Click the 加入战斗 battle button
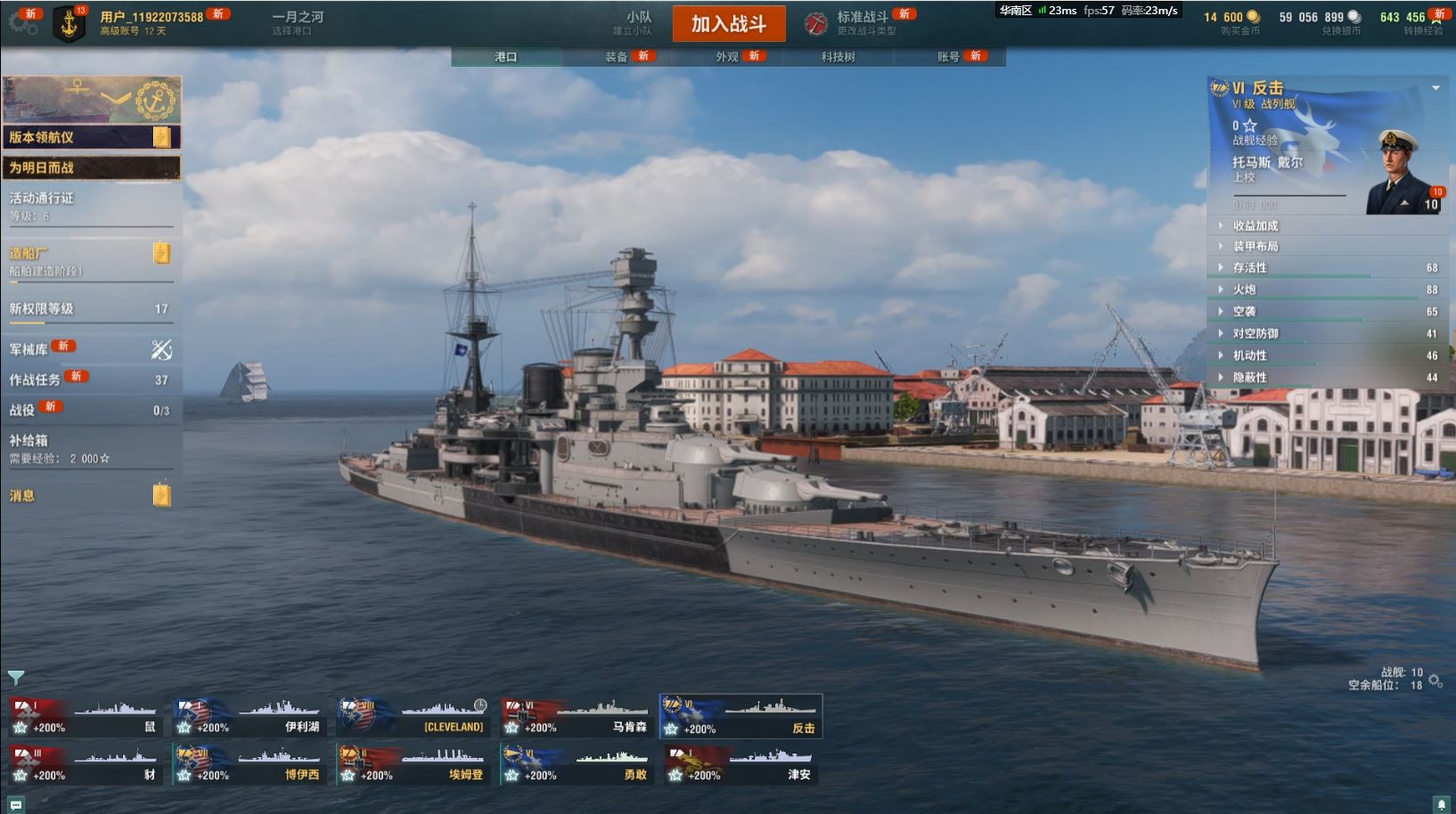 pos(728,24)
